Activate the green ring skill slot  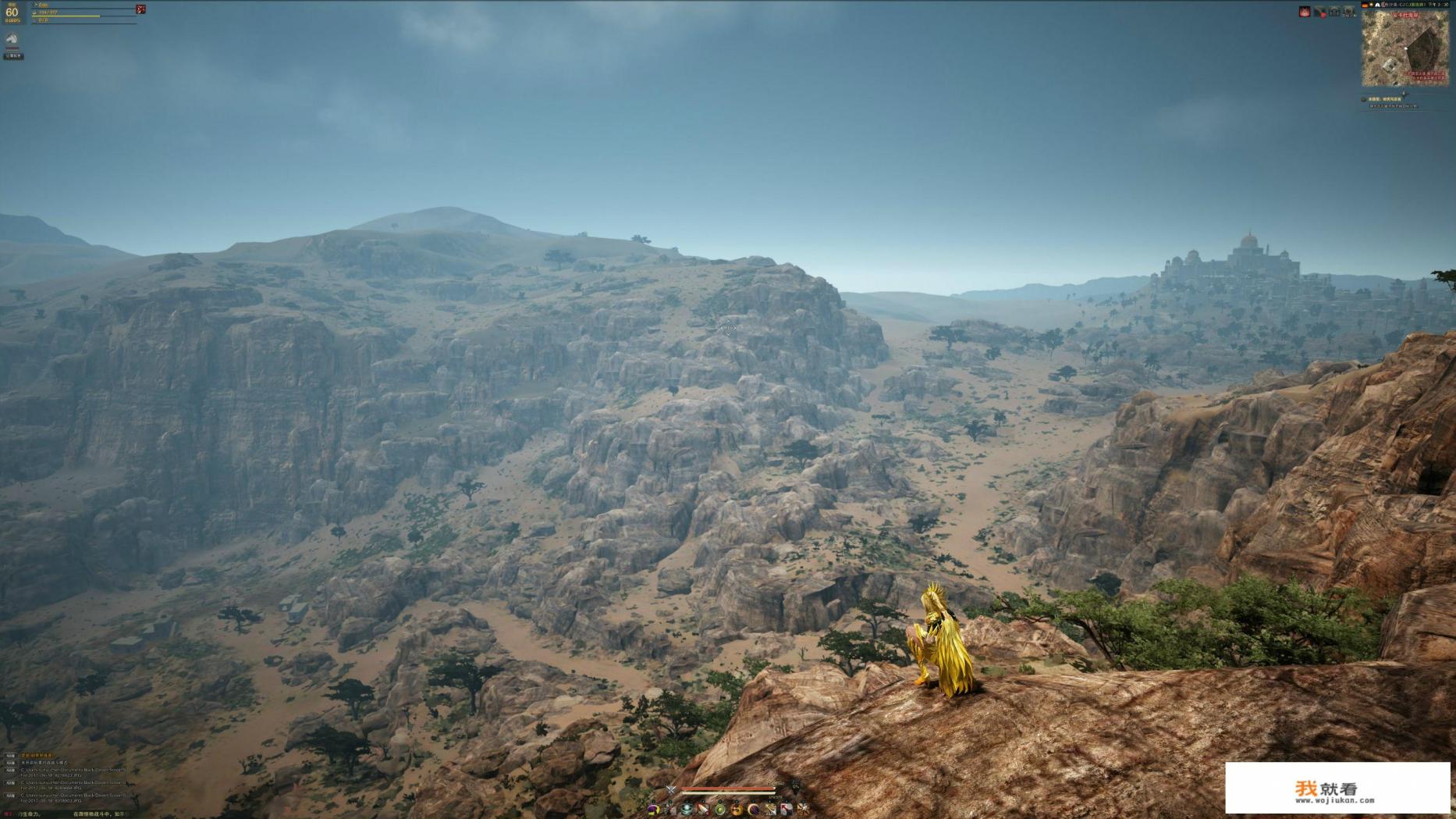click(719, 810)
